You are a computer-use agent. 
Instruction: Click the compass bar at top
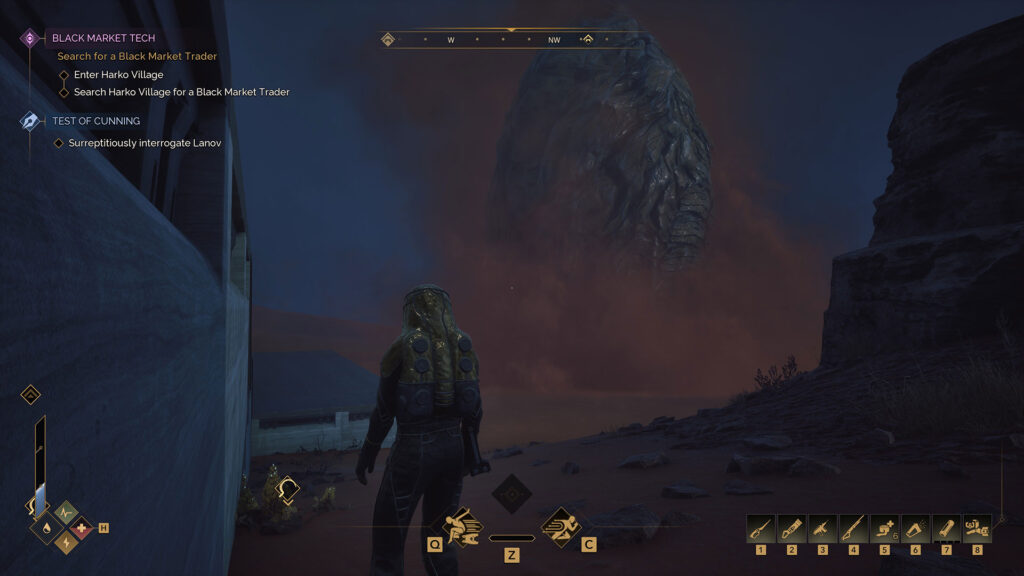[511, 40]
